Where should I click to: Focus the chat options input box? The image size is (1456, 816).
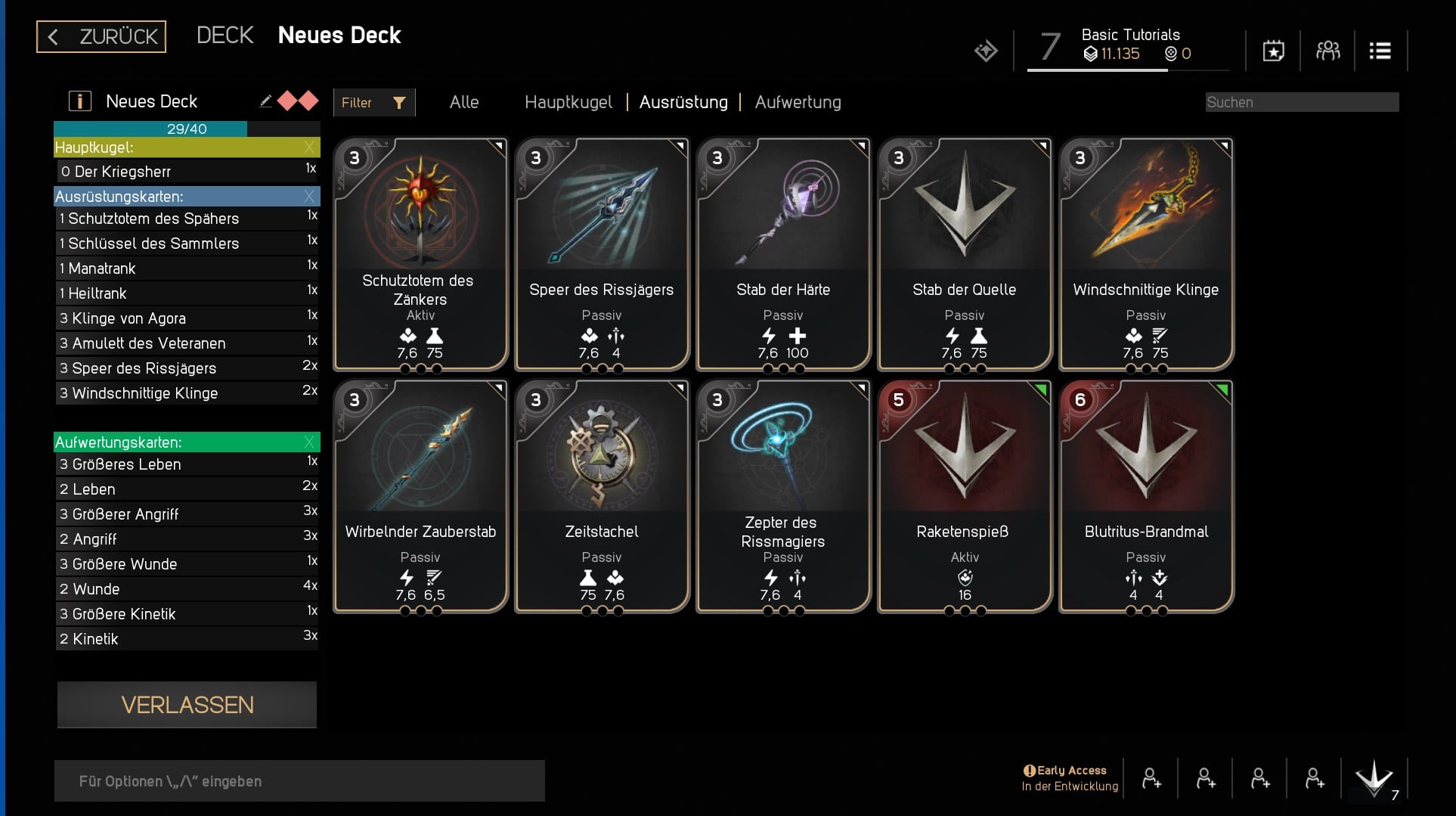299,781
